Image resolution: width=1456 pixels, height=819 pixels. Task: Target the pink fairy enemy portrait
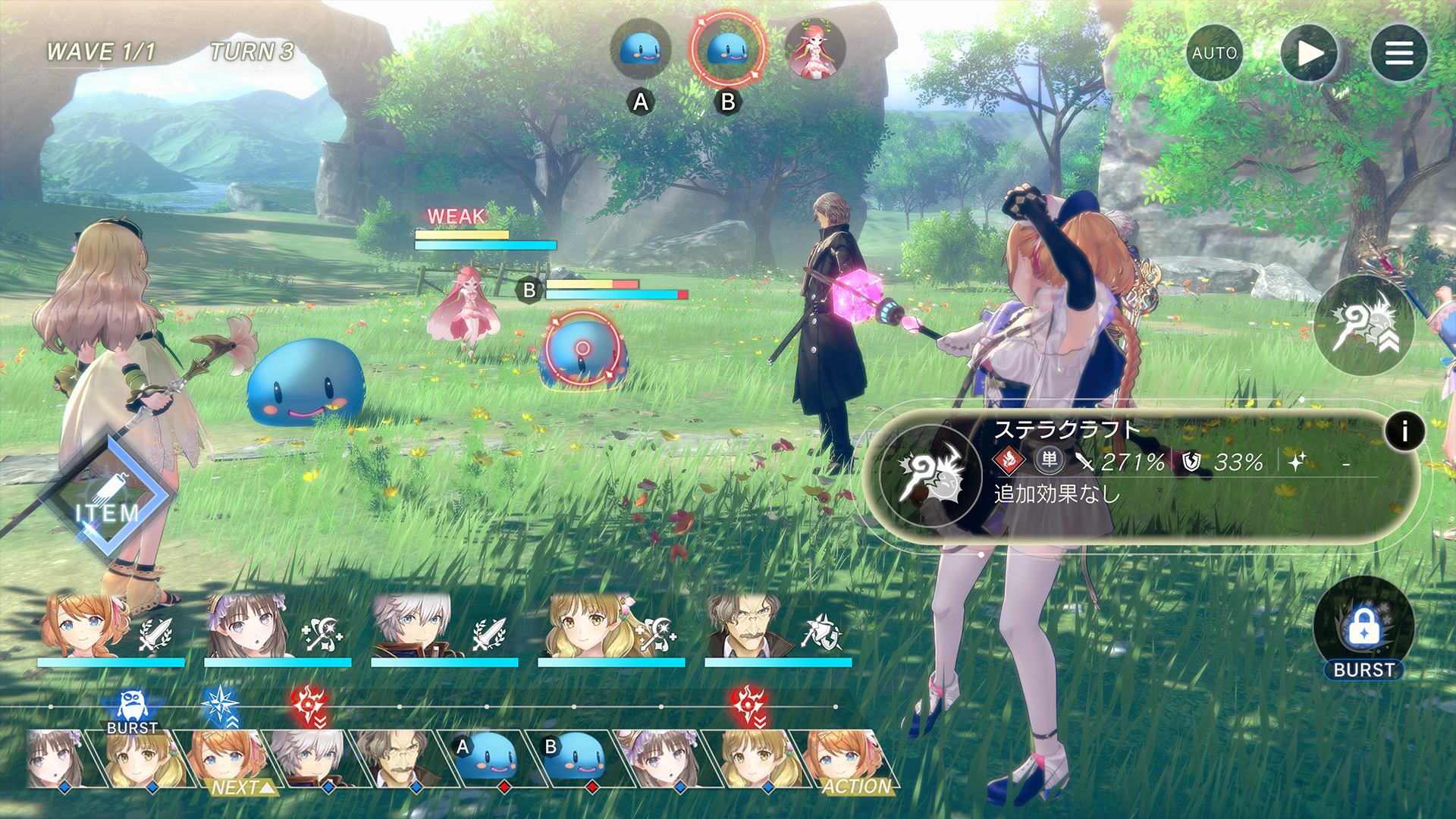click(x=814, y=50)
